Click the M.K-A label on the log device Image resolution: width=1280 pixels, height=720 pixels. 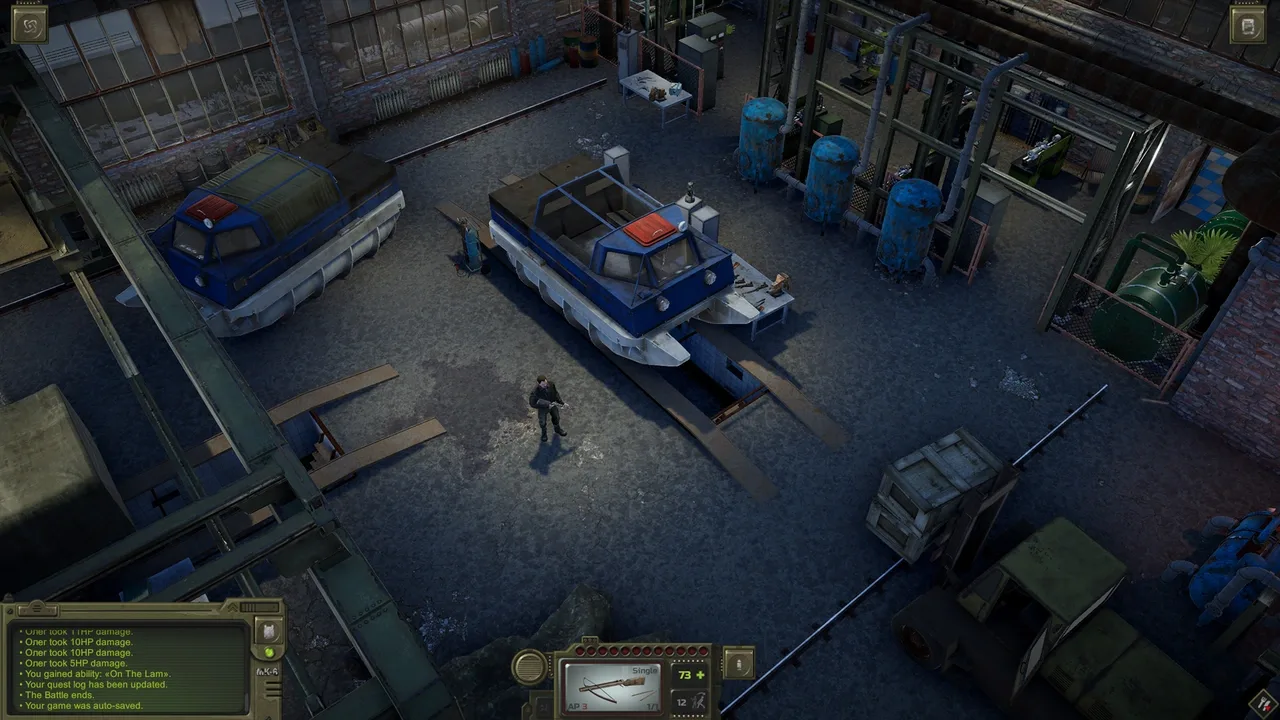pos(268,671)
